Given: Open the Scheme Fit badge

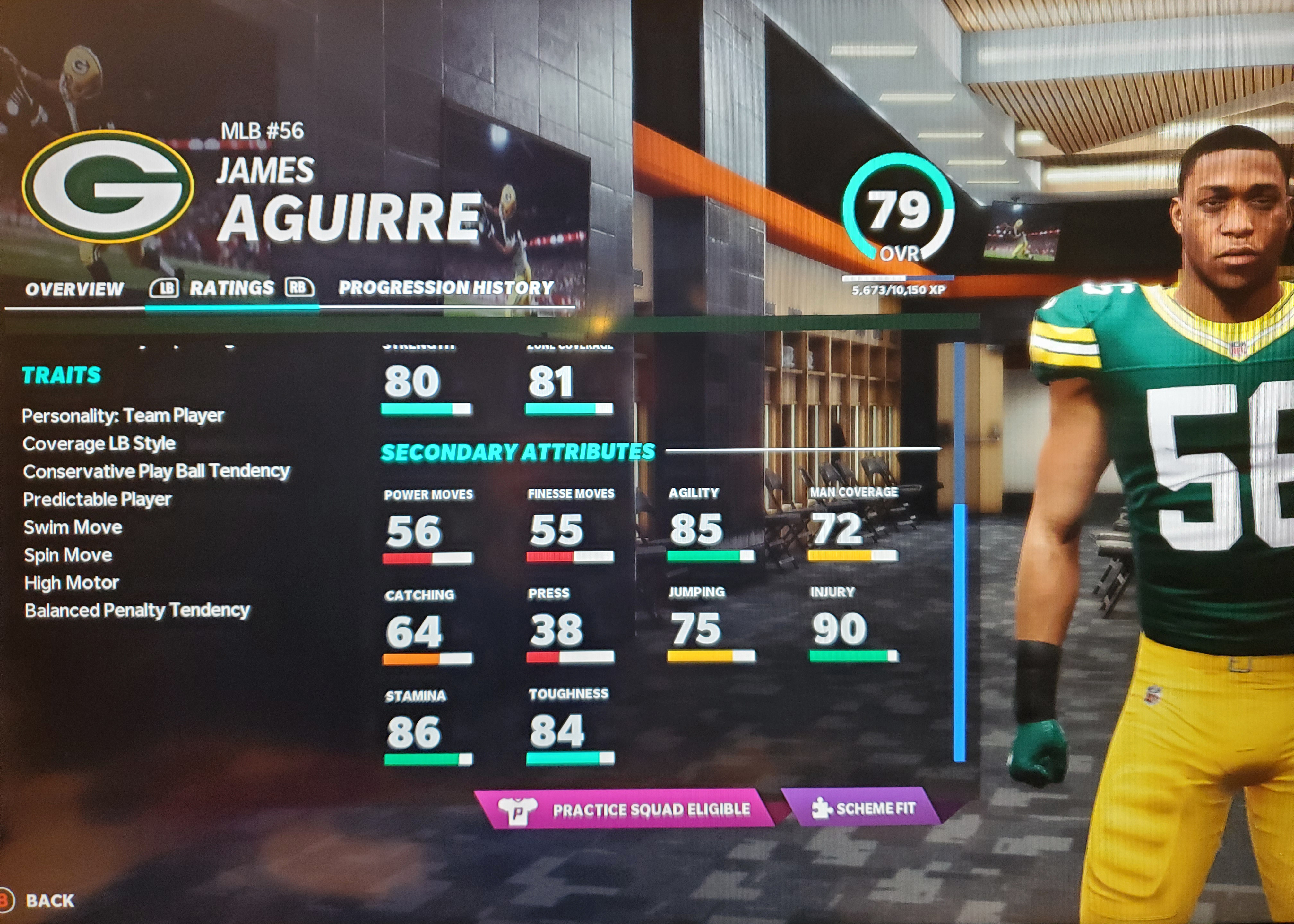Looking at the screenshot, I should pyautogui.click(x=864, y=807).
